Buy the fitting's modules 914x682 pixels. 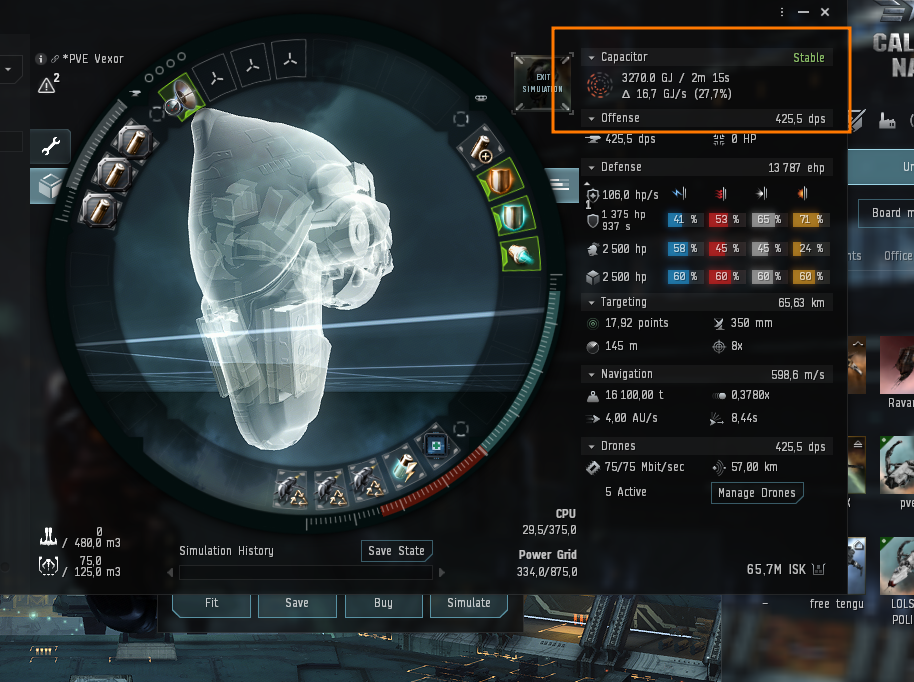(x=383, y=603)
